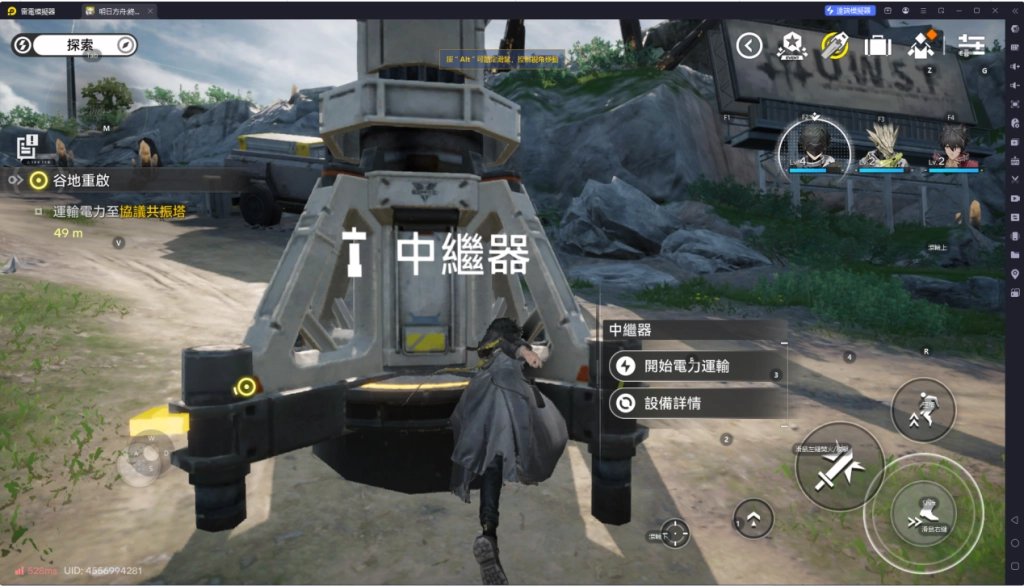Screen dimensions: 1024x586
Task: Tap the crosshair lock-on button
Action: 676,532
